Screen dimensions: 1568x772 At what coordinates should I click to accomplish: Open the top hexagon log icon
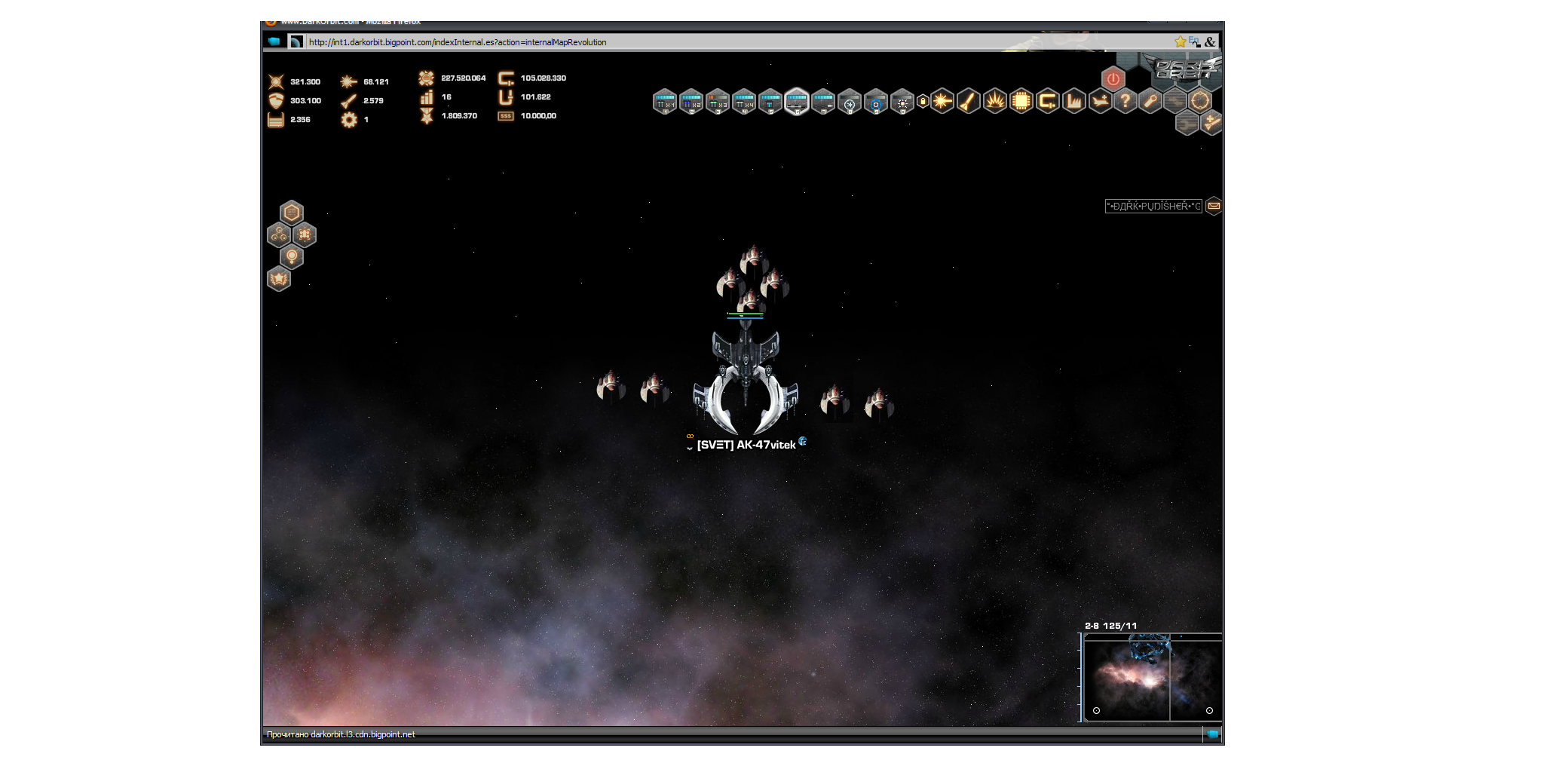[x=292, y=213]
